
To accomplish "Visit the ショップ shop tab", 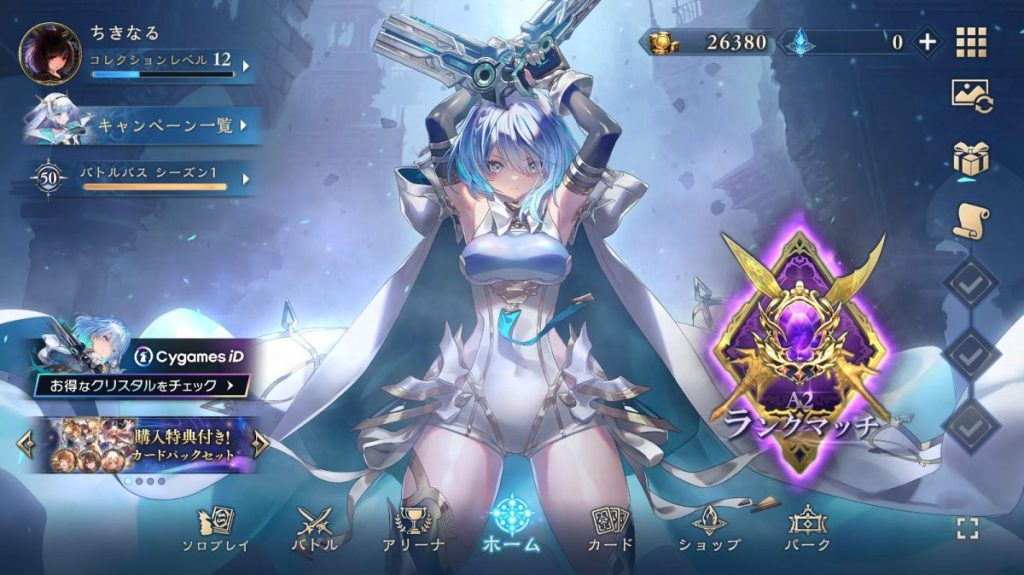I will 709,528.
